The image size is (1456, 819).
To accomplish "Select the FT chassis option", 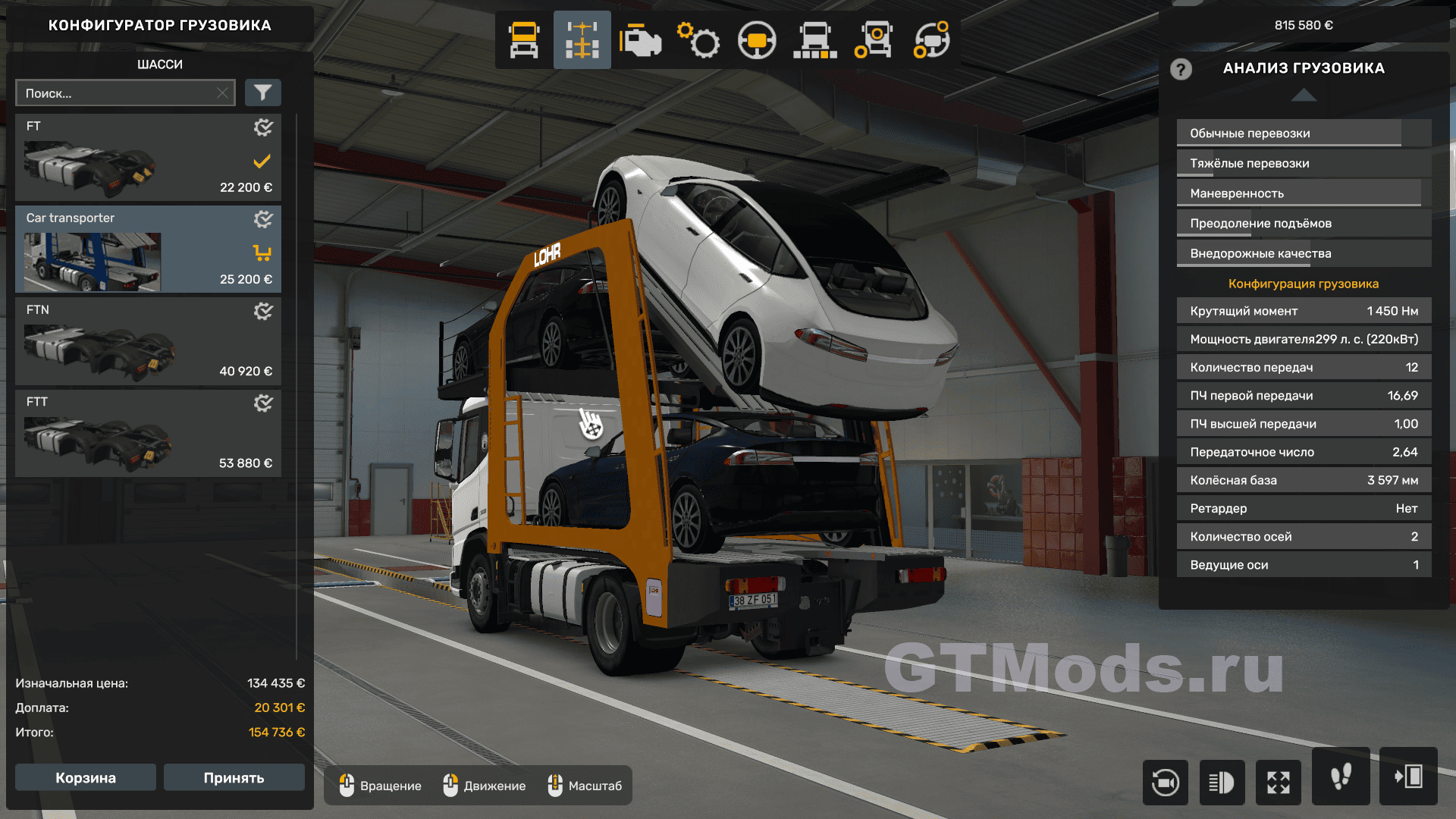I will point(148,158).
